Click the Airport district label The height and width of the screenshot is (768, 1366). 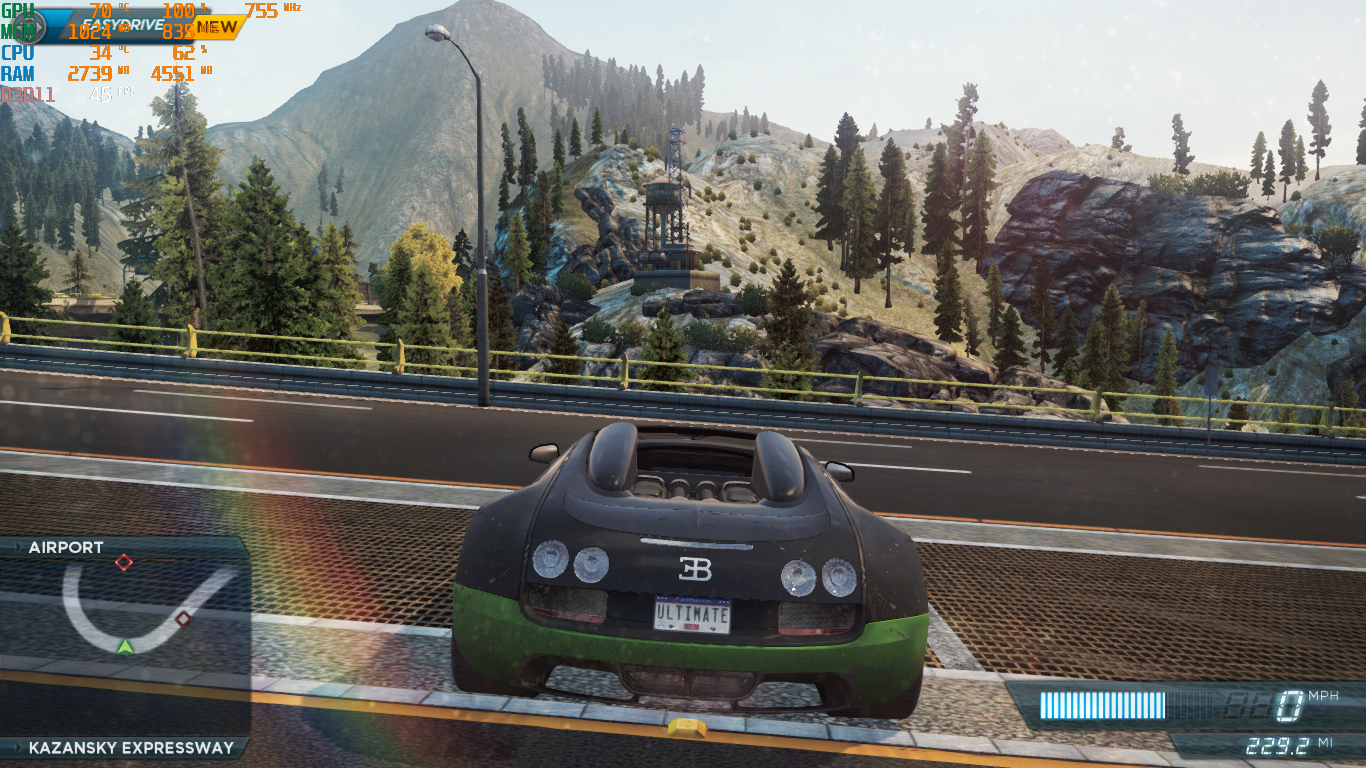[x=66, y=548]
